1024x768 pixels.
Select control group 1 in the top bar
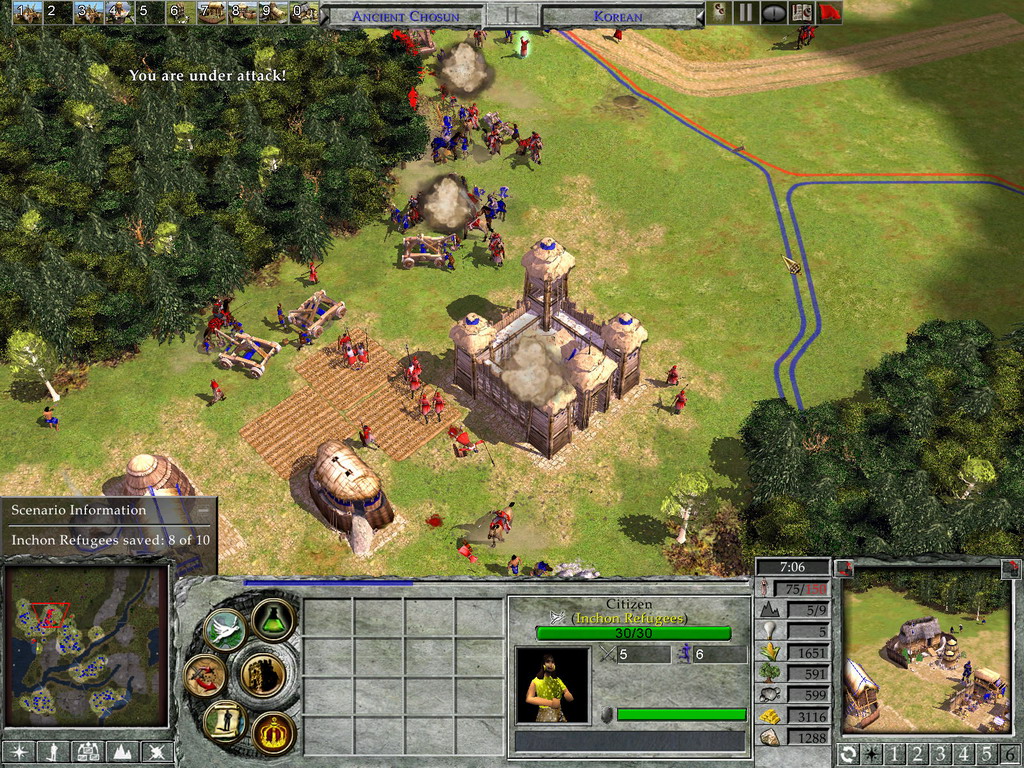coord(27,12)
